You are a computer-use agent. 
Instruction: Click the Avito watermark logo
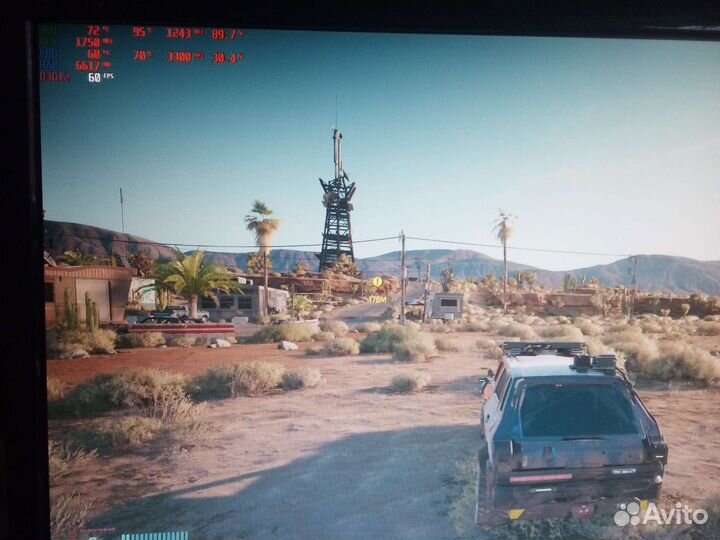pyautogui.click(x=659, y=514)
